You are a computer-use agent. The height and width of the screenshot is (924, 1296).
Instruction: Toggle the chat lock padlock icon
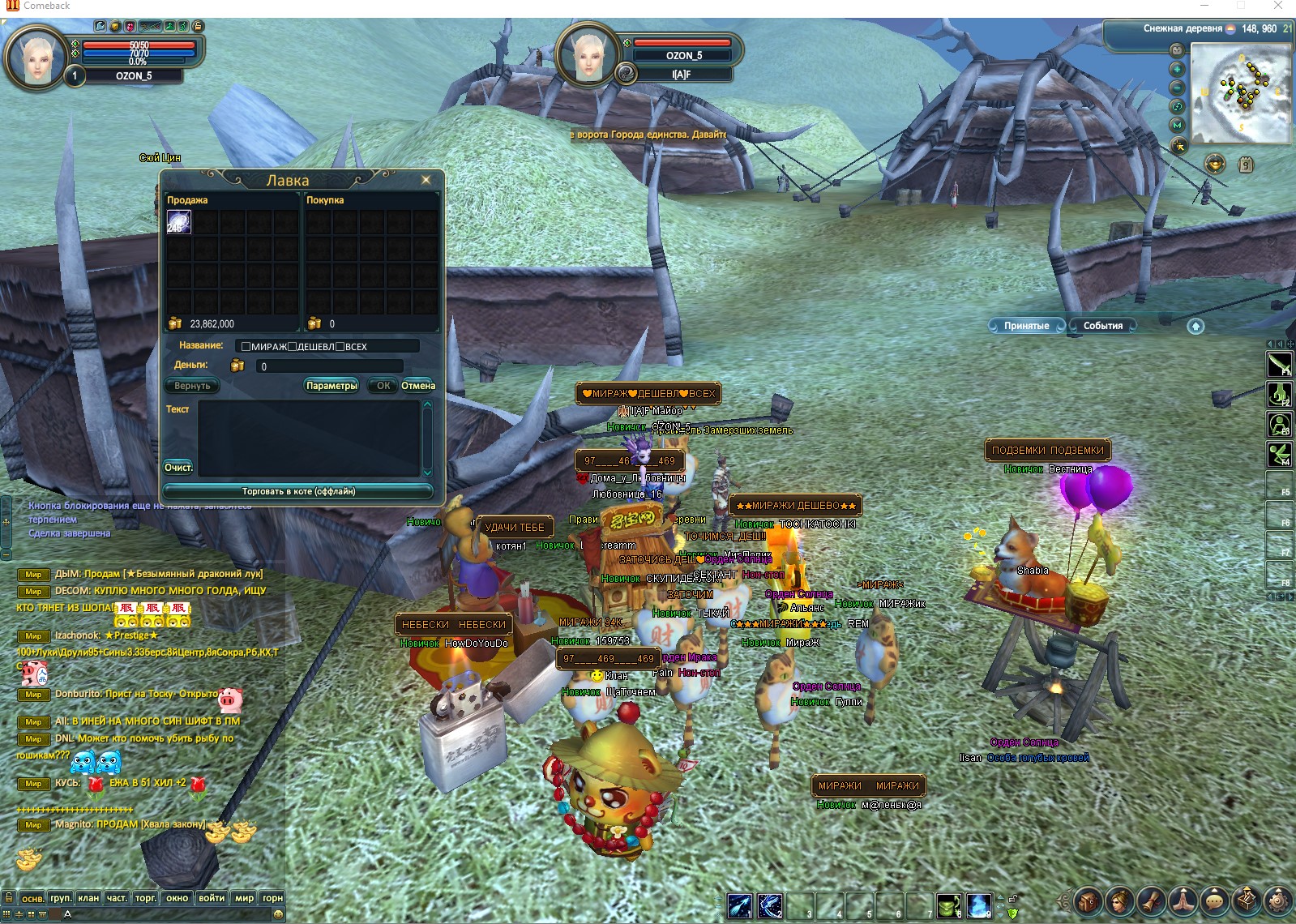(9, 898)
